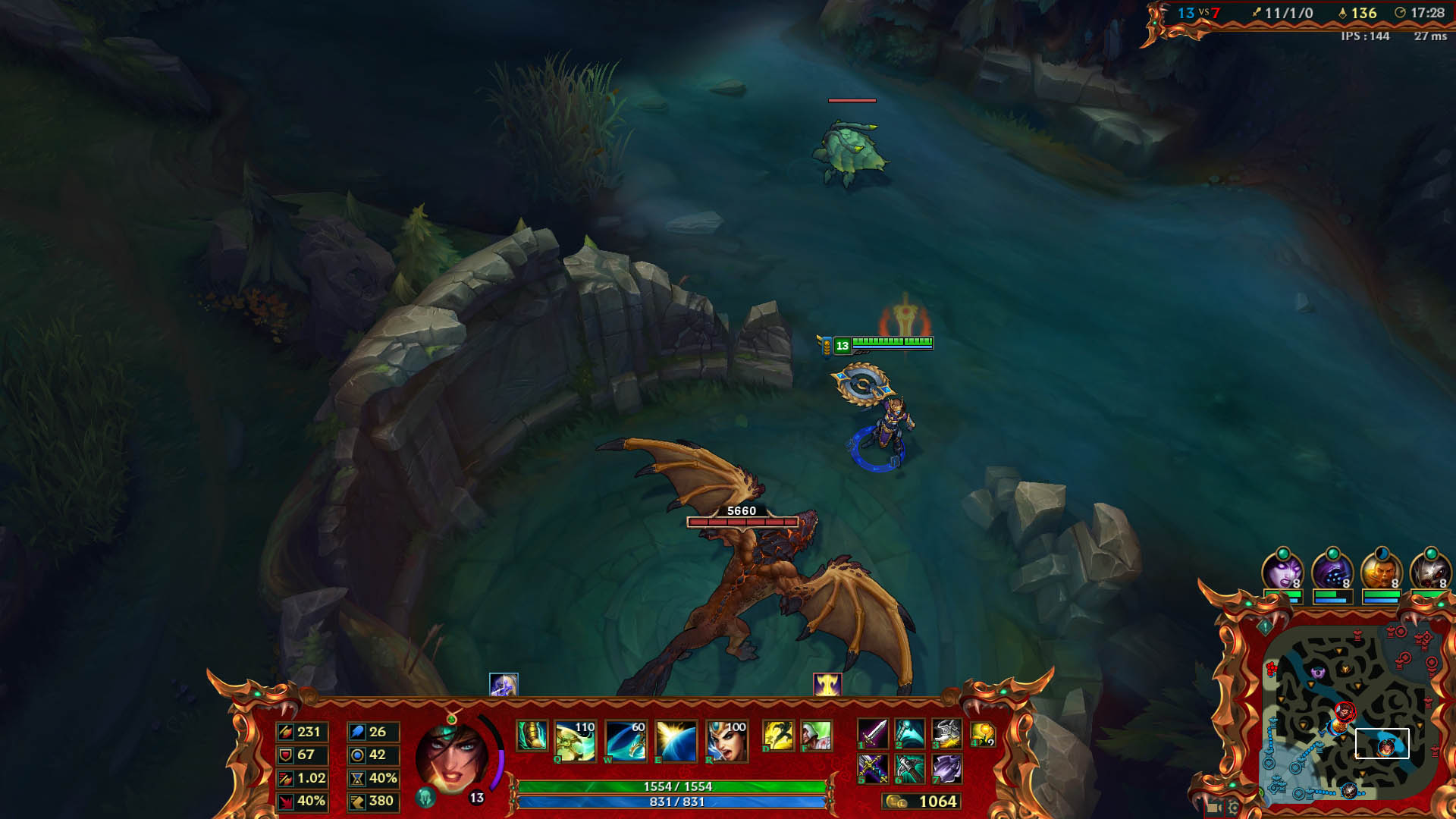Use the trinket in item slot 4
The height and width of the screenshot is (819, 1456).
point(982,734)
